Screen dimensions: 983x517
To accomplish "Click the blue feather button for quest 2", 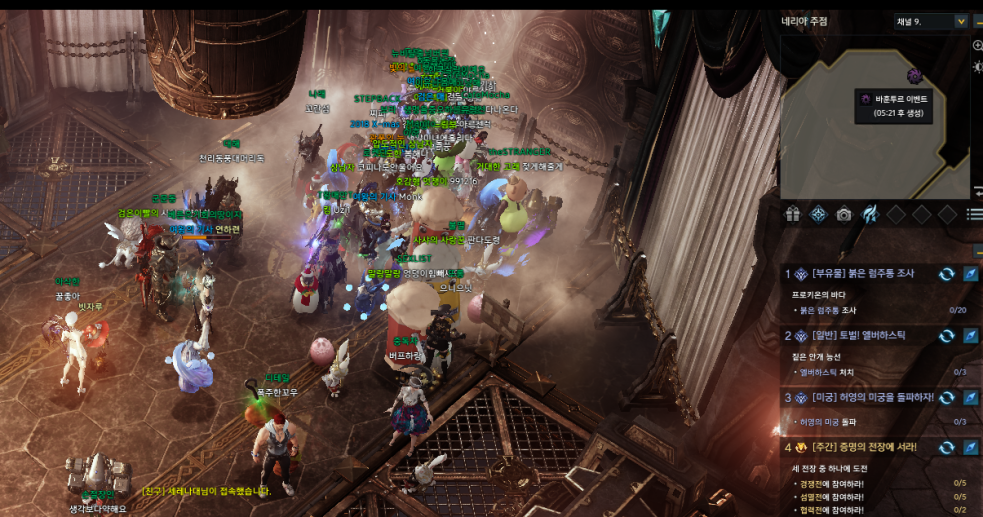I will 970,336.
